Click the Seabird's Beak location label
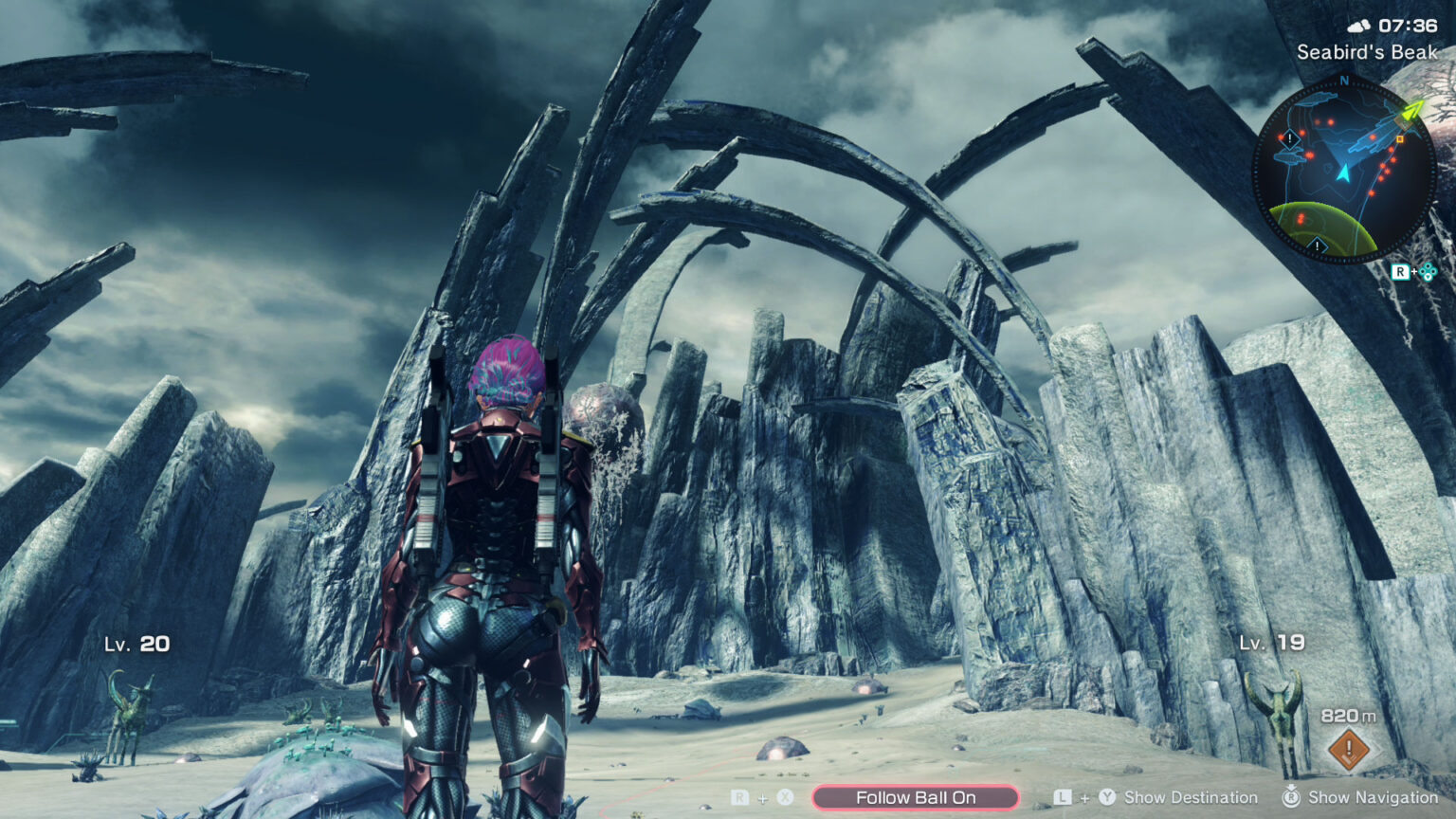 pyautogui.click(x=1367, y=52)
